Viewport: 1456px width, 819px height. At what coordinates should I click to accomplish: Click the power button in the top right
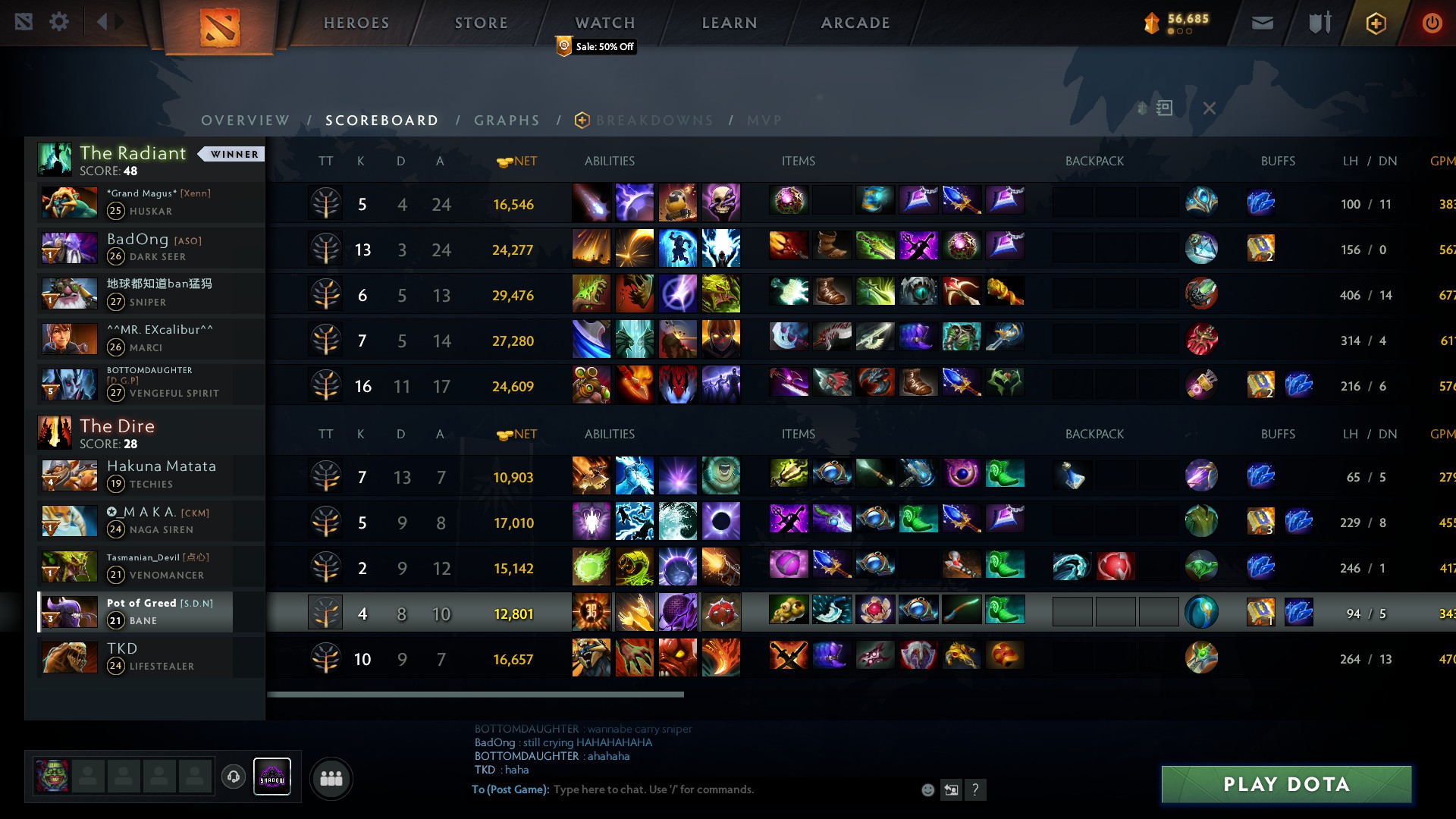coord(1432,22)
